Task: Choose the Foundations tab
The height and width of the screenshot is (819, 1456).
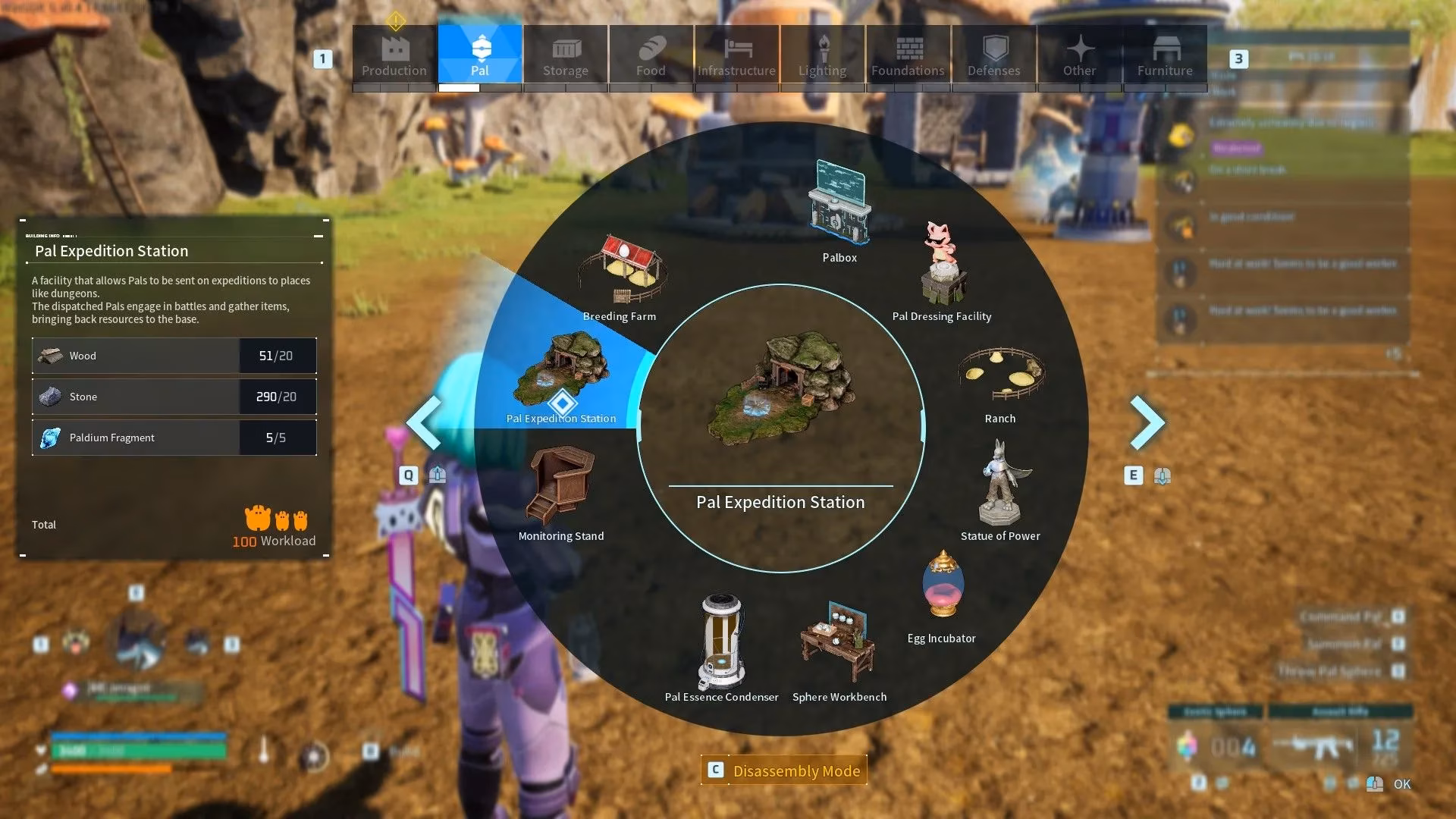Action: 908,55
